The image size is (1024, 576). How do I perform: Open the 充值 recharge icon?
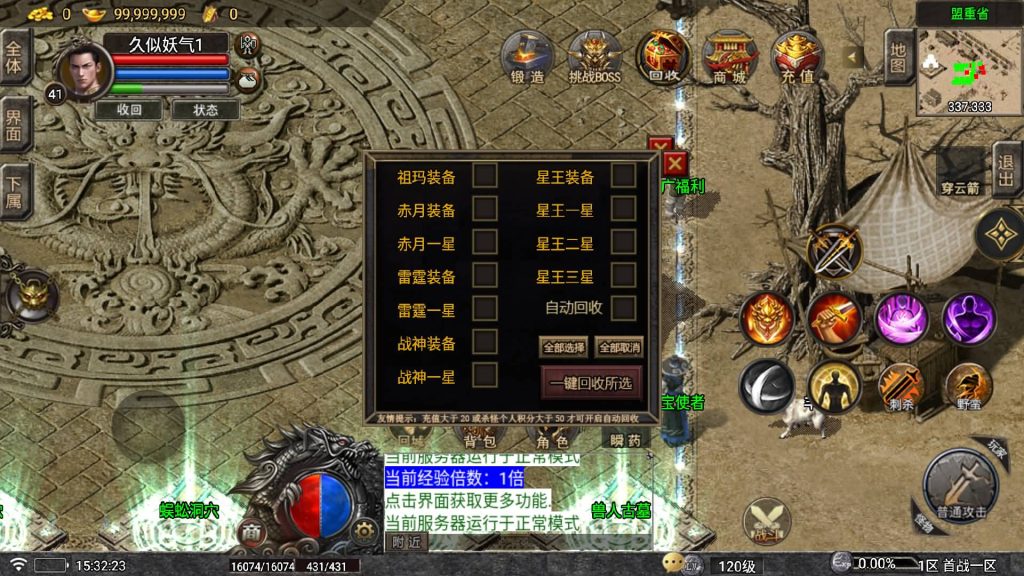coord(797,56)
